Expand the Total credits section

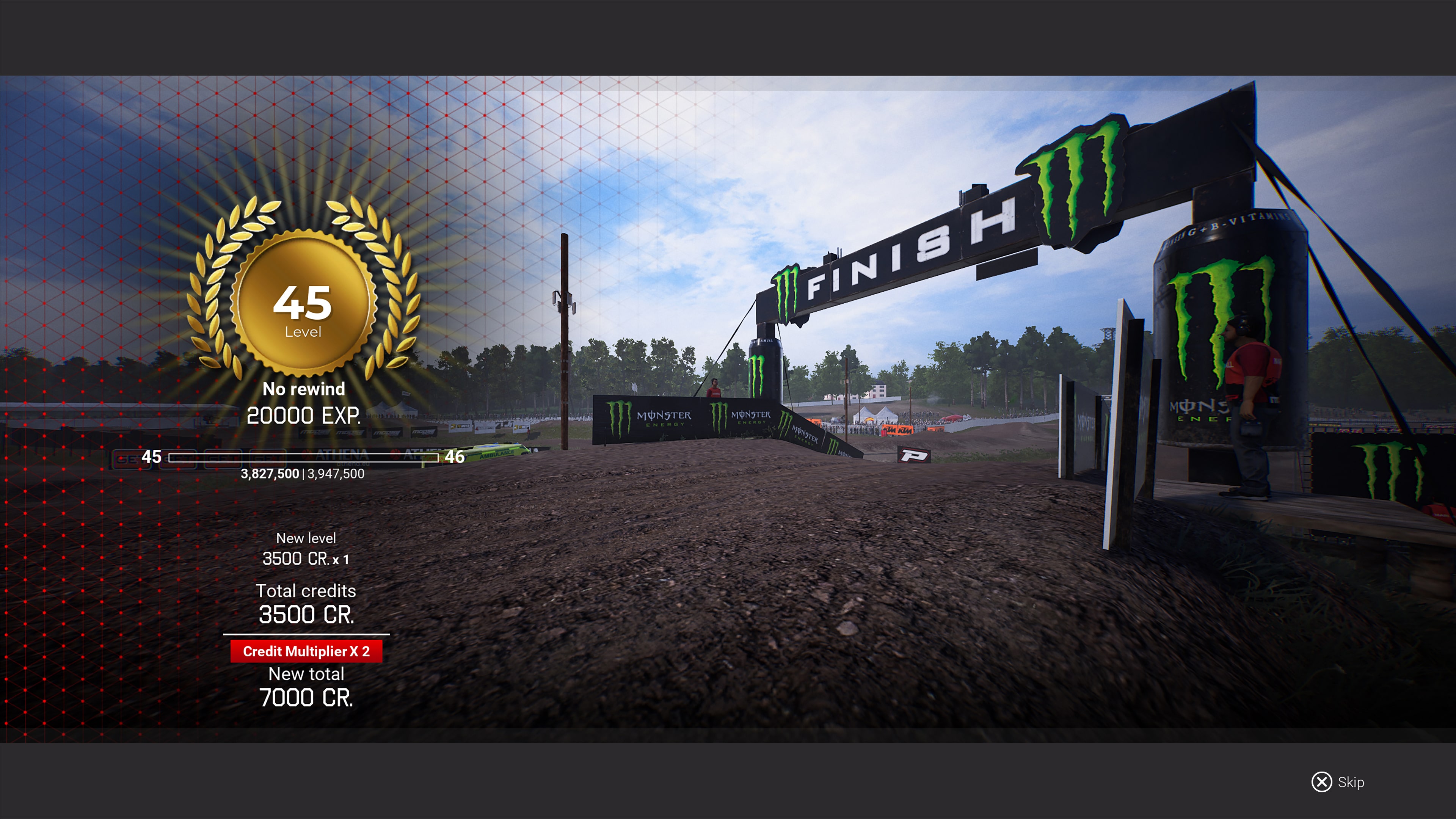click(307, 591)
